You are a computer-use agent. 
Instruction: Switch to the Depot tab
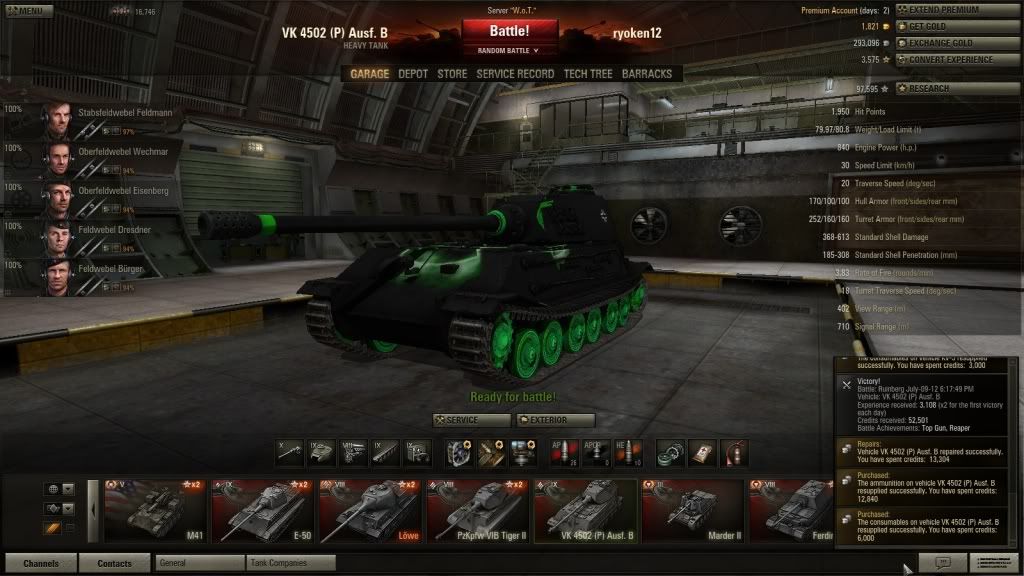(413, 74)
